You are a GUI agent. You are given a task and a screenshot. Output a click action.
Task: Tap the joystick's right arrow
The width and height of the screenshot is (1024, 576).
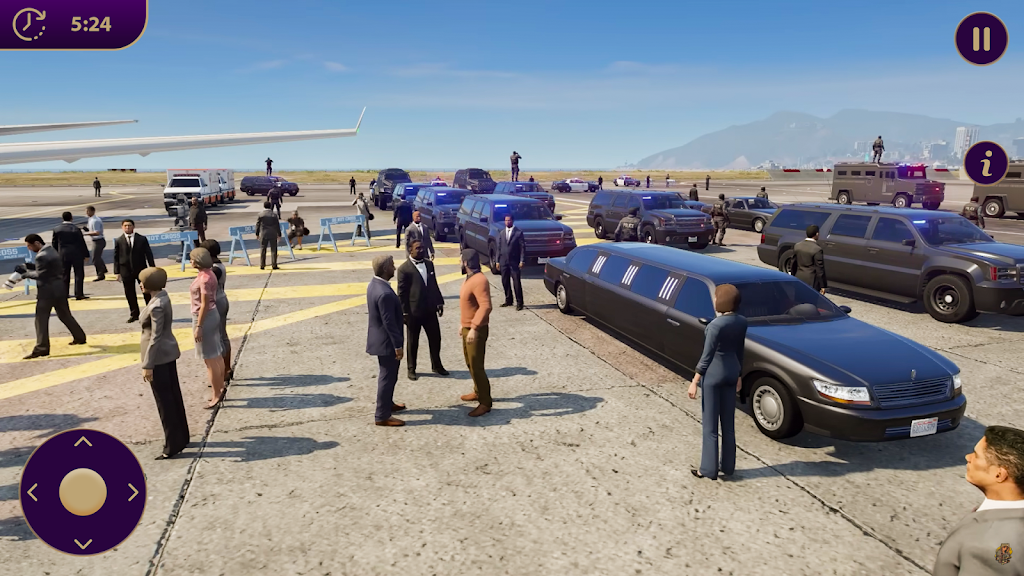(133, 492)
